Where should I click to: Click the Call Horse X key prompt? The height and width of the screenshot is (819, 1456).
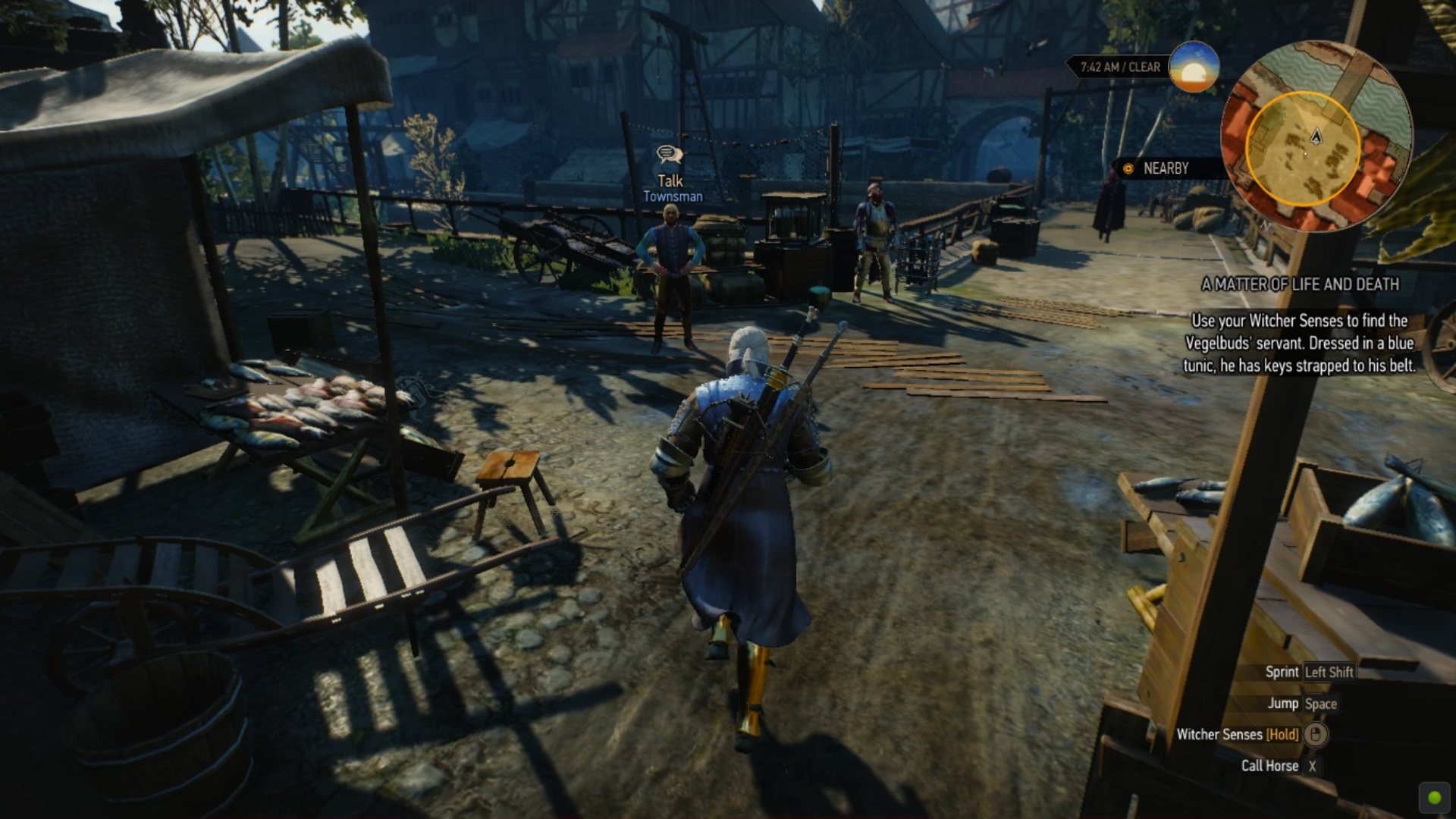[1312, 765]
